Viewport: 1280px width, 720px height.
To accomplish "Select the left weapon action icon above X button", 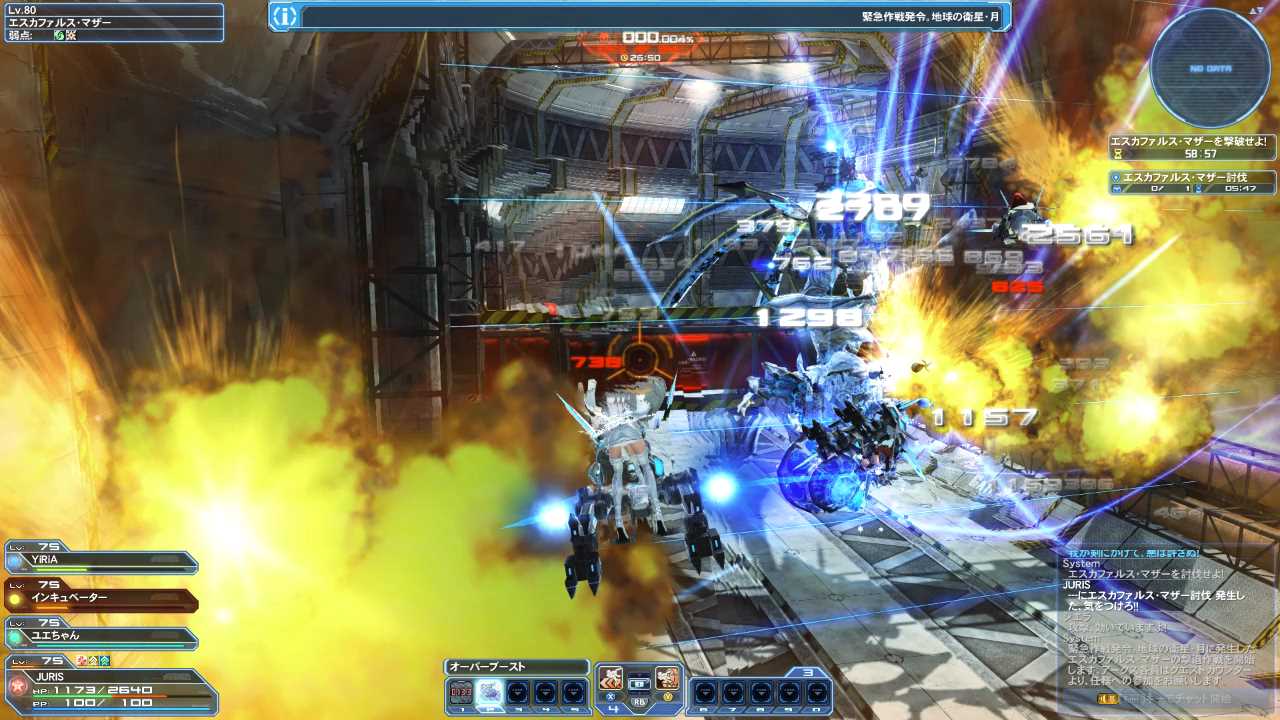I will click(x=609, y=679).
